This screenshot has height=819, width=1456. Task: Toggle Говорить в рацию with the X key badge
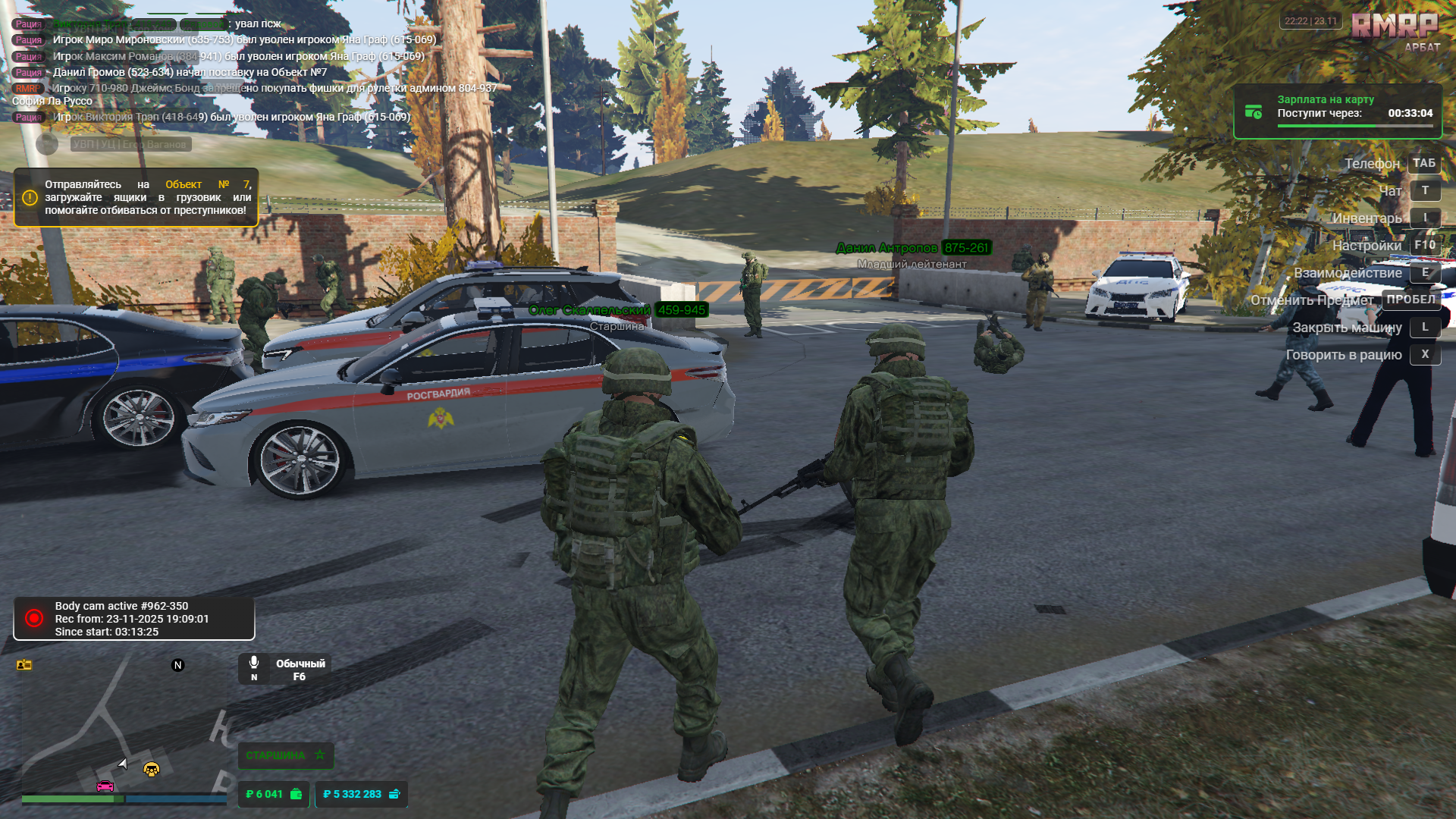[1425, 354]
